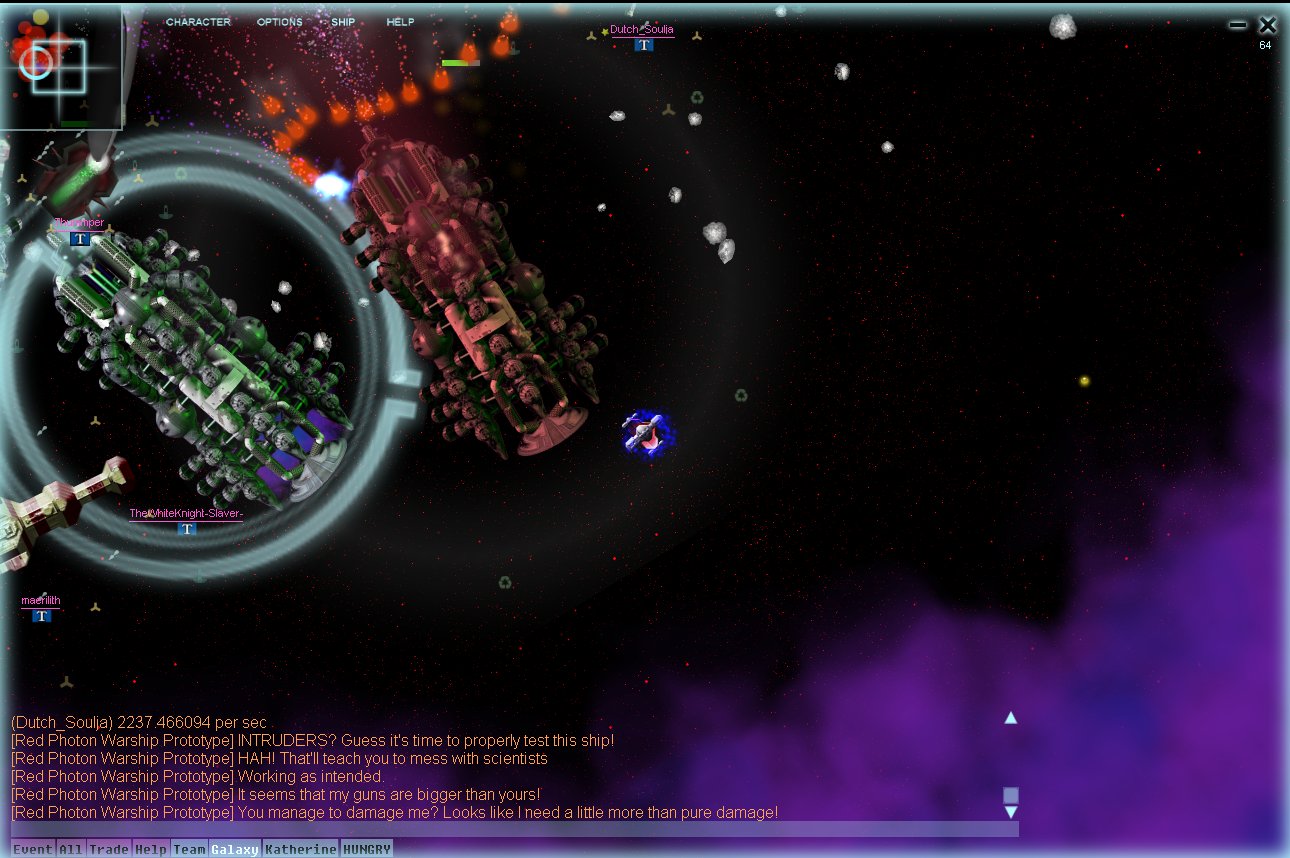The width and height of the screenshot is (1290, 858).
Task: Open the Character menu
Action: point(198,22)
